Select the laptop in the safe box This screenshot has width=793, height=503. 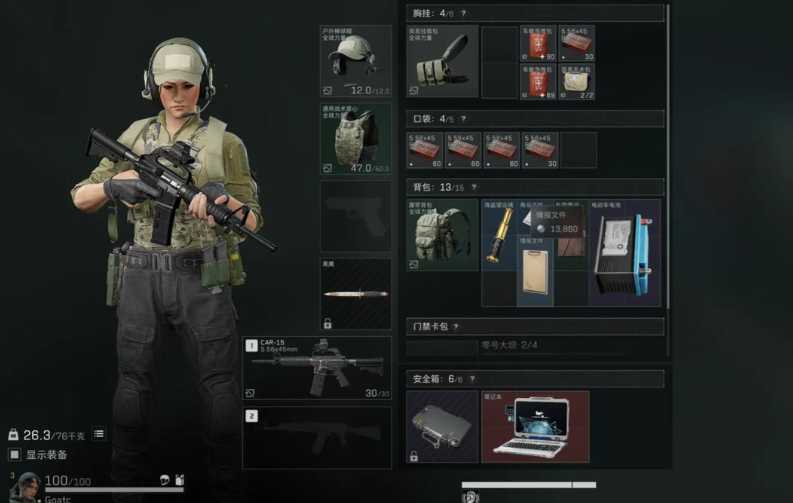(535, 427)
